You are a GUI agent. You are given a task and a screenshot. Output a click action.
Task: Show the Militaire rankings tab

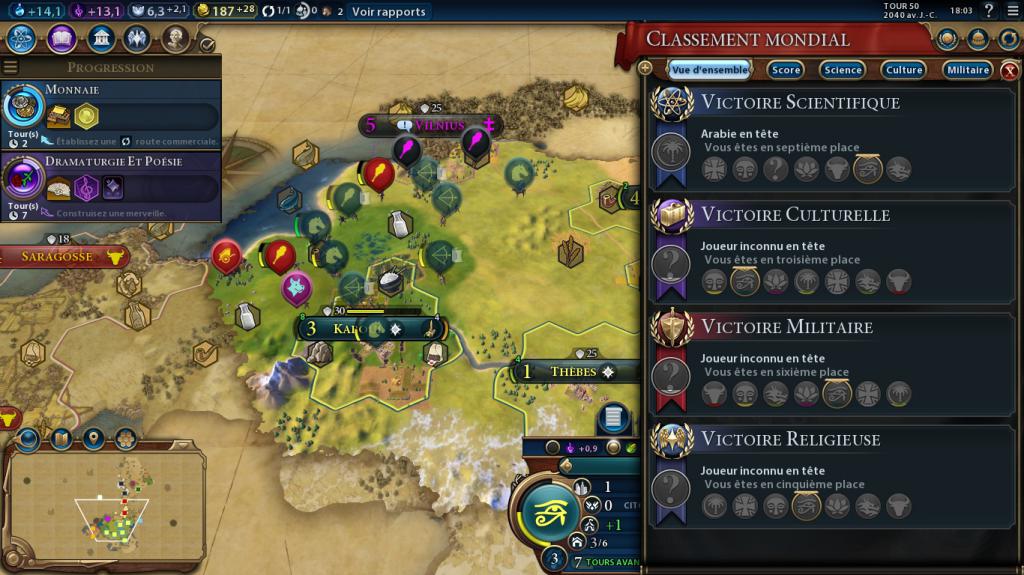(x=967, y=70)
